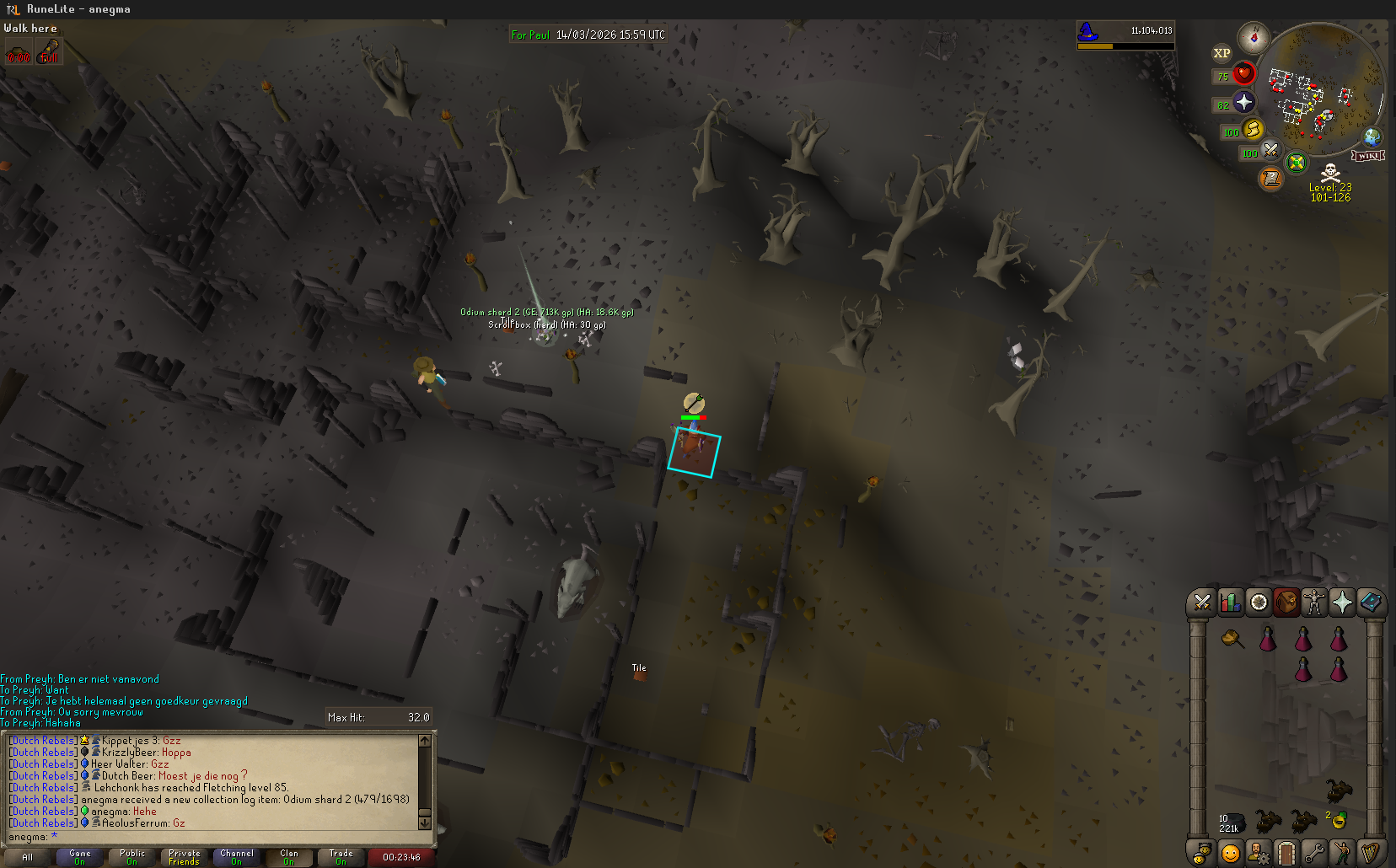Open the Logout door tab

click(x=1286, y=853)
